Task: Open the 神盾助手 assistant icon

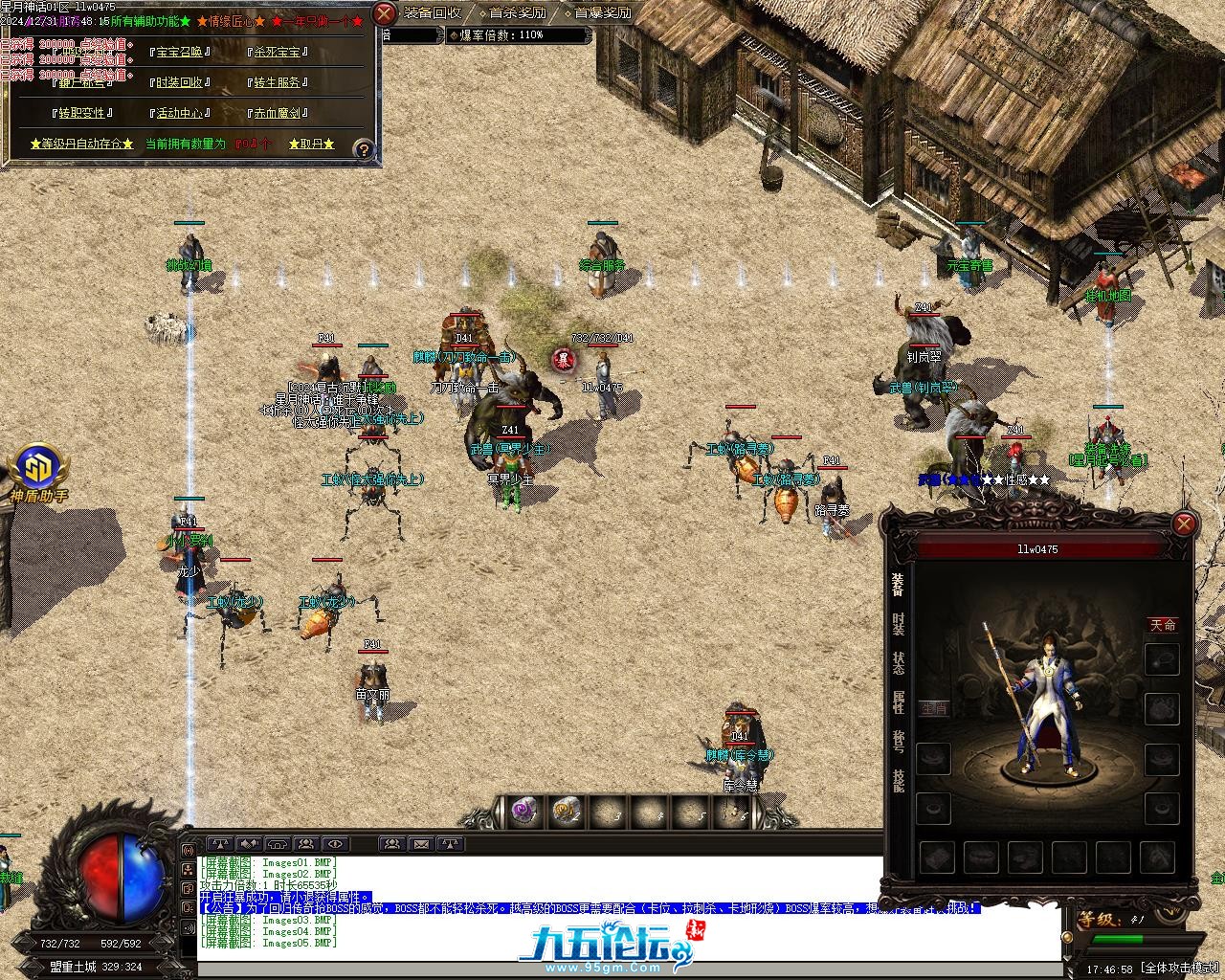Action: click(38, 469)
